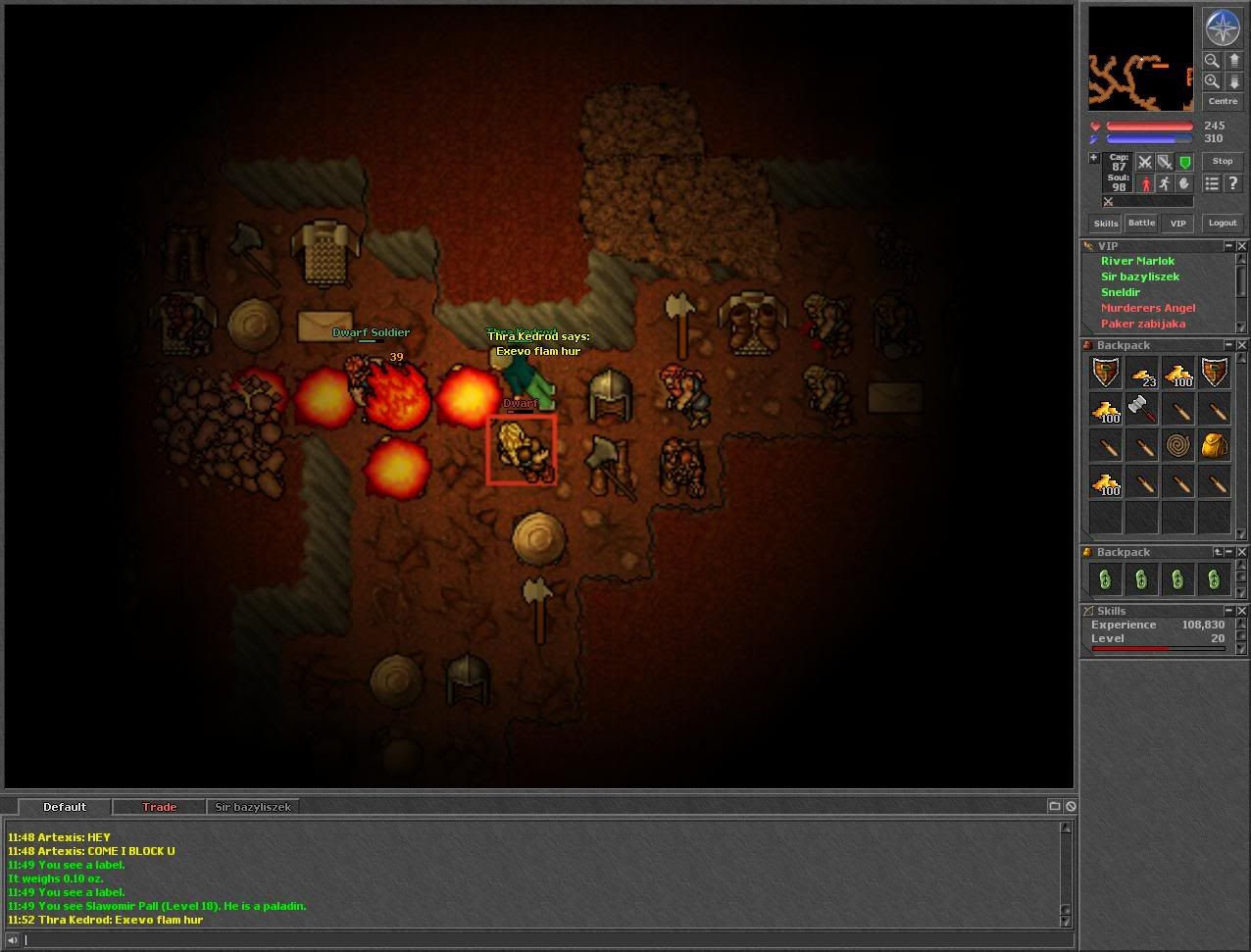Log out of the game
Screen dimensions: 1251x952
[x=1223, y=223]
